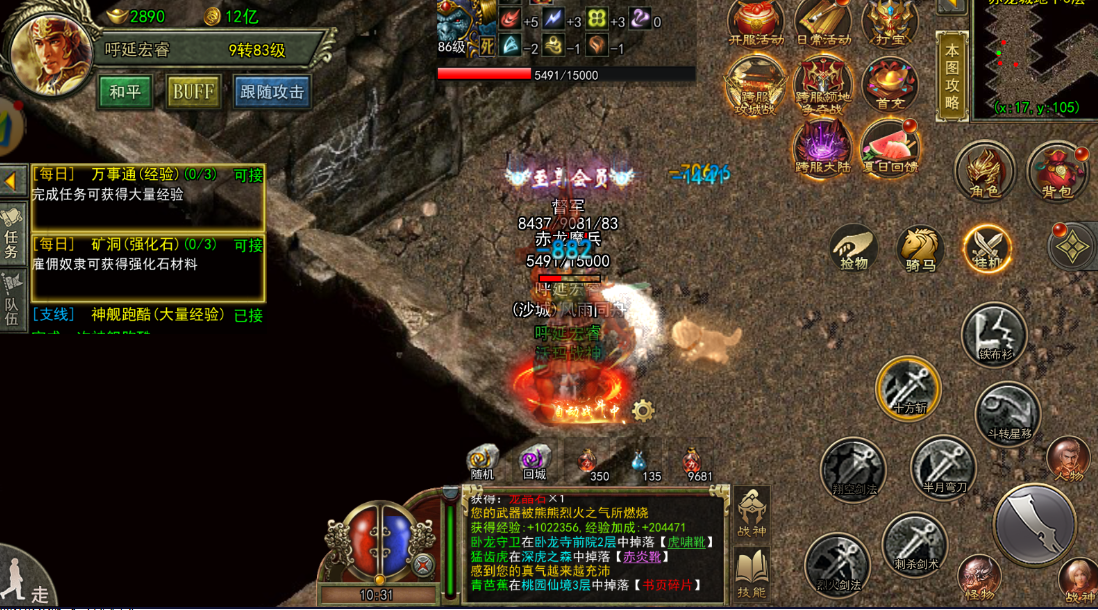1098x610 pixels.
Task: Accept the 万事通 daily experience quest
Action: click(248, 175)
